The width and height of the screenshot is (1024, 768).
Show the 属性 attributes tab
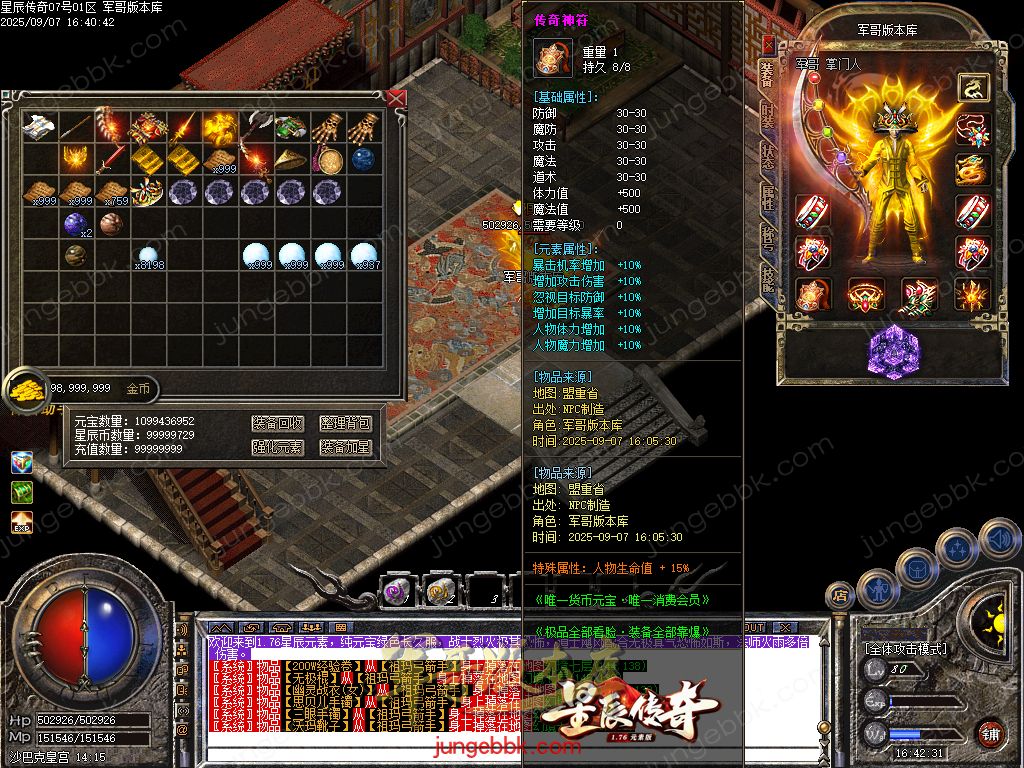[x=767, y=198]
